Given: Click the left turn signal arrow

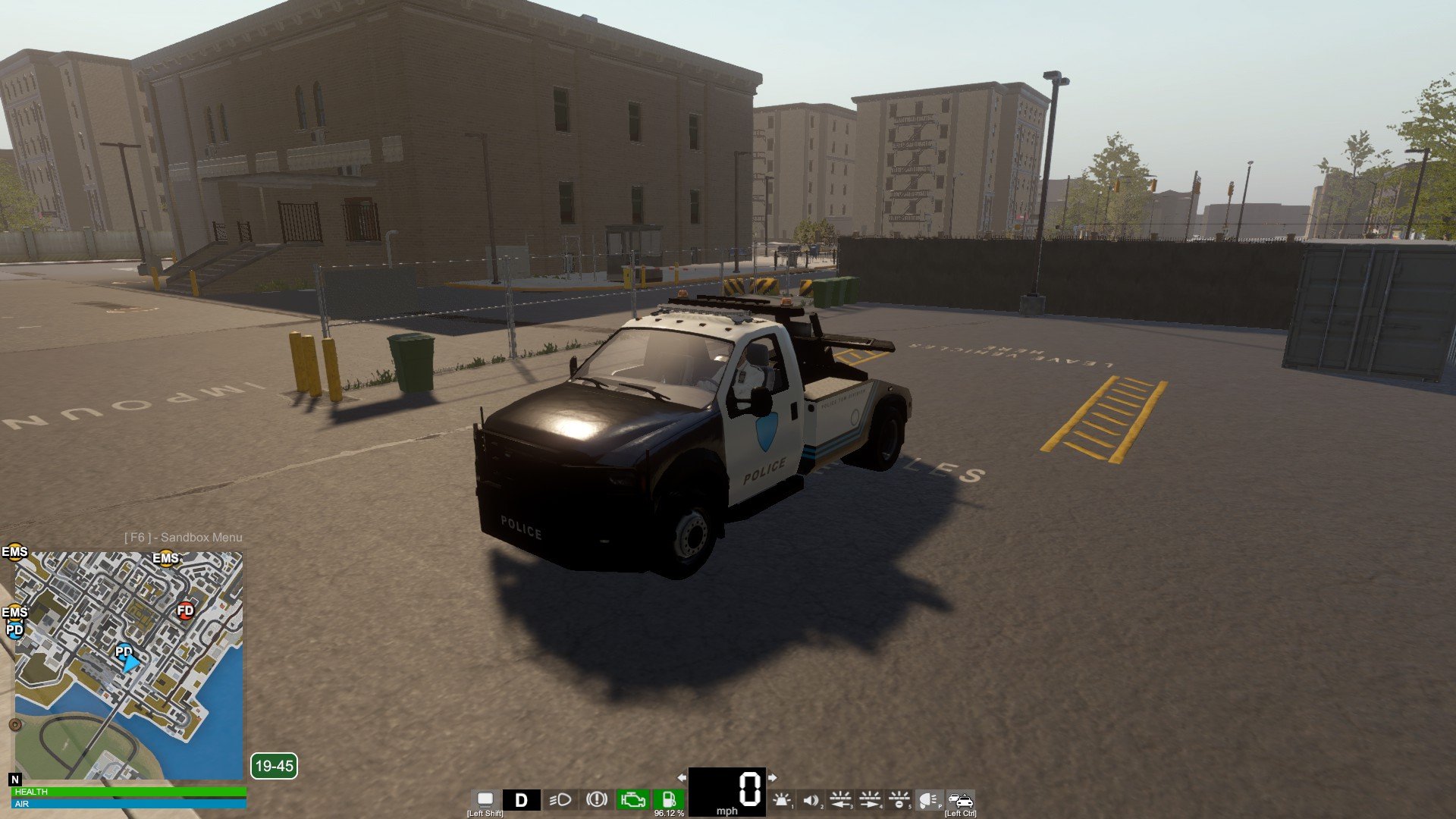Looking at the screenshot, I should 681,777.
